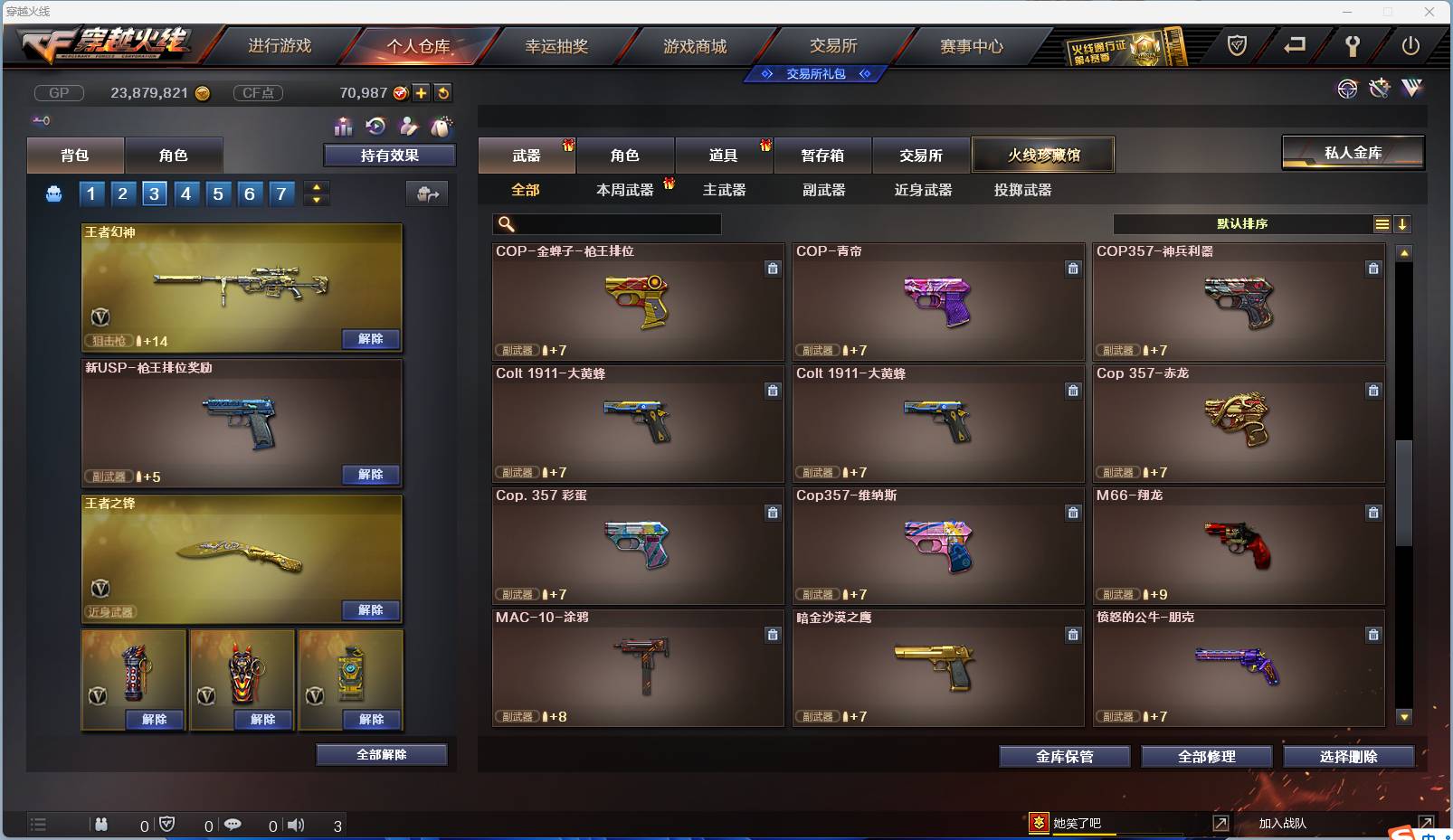Open the stats bar chart icon above 持有效果

[343, 127]
